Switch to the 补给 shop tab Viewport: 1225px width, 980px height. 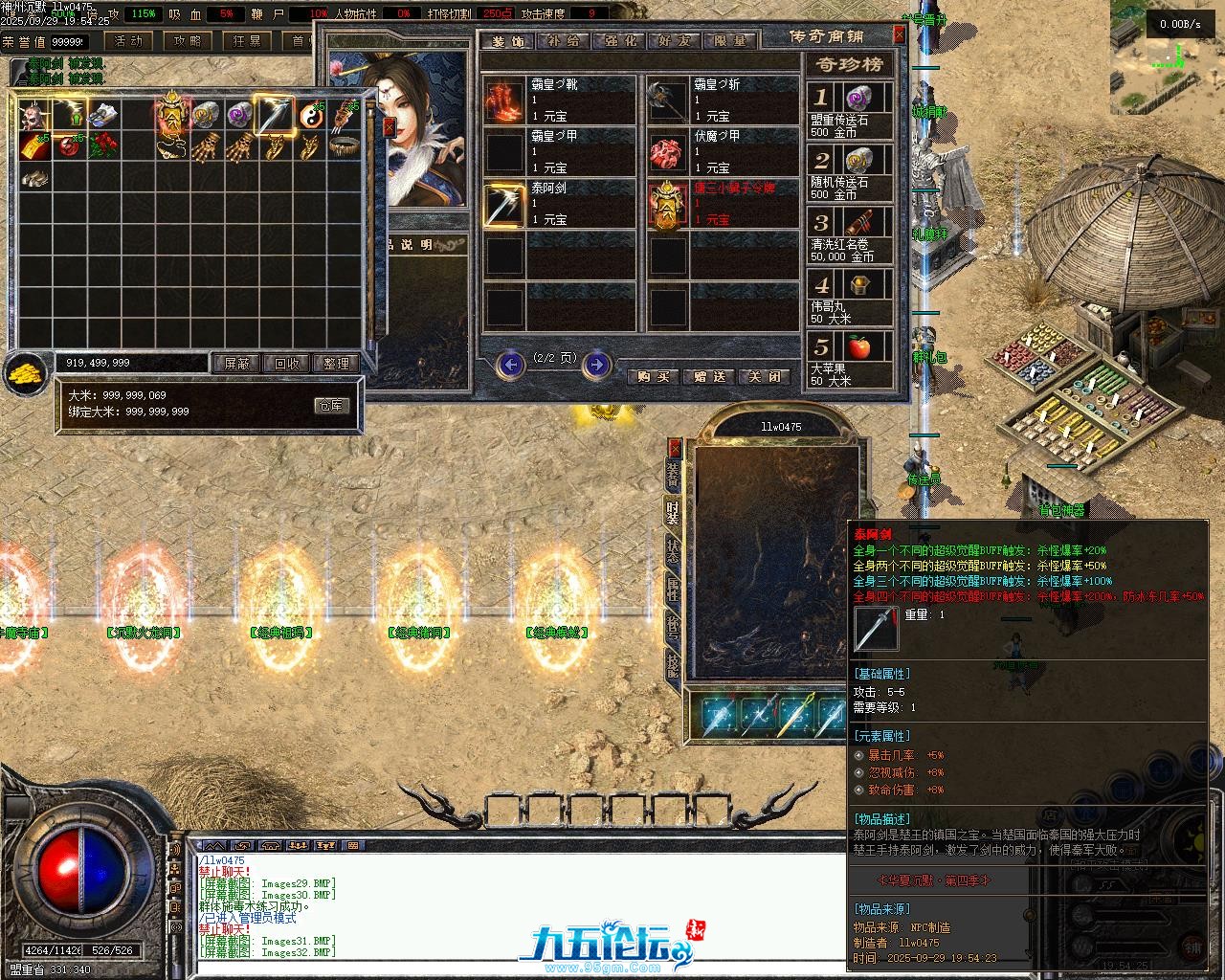click(563, 41)
